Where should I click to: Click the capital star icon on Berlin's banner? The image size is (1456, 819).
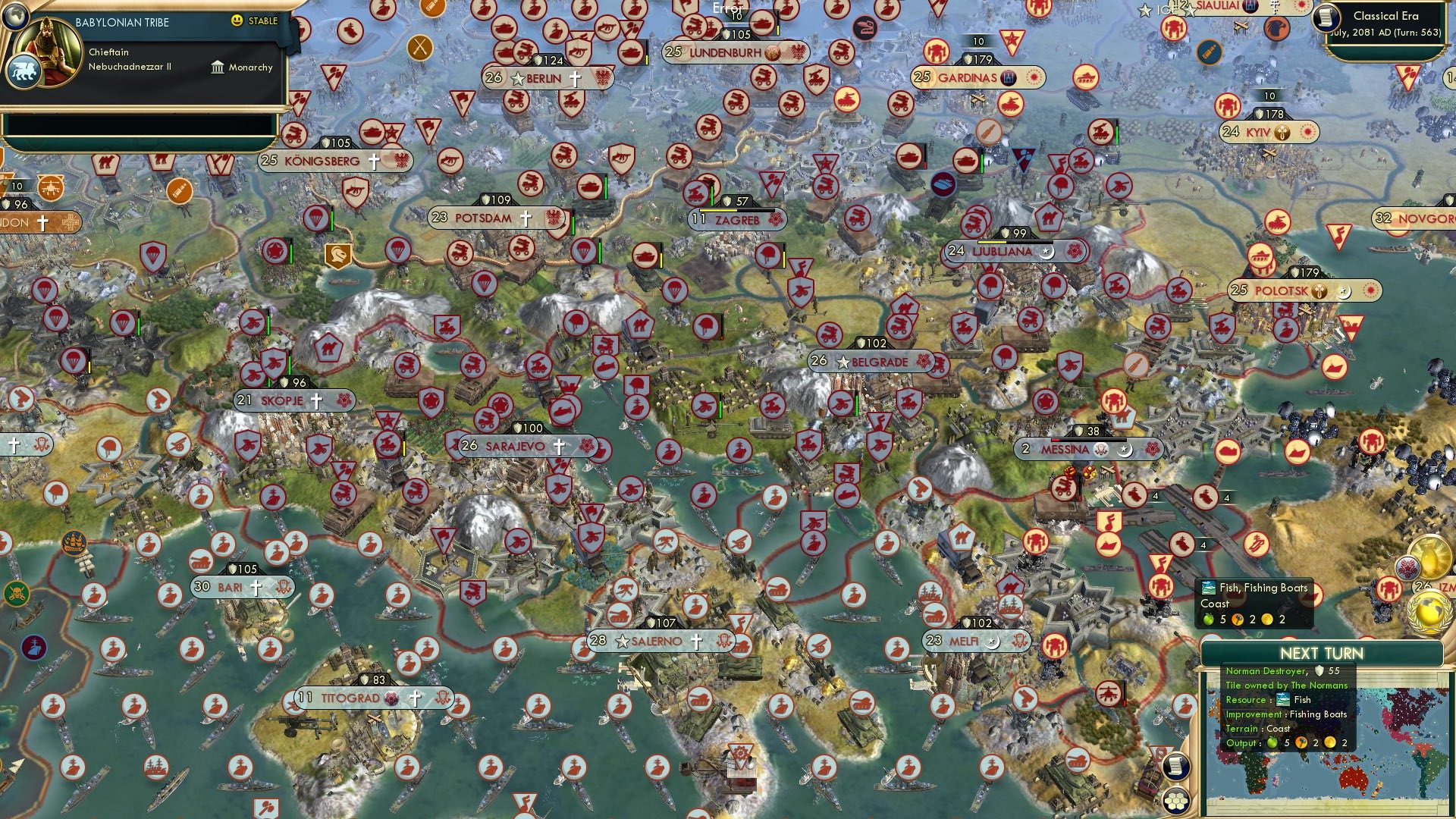pos(519,77)
